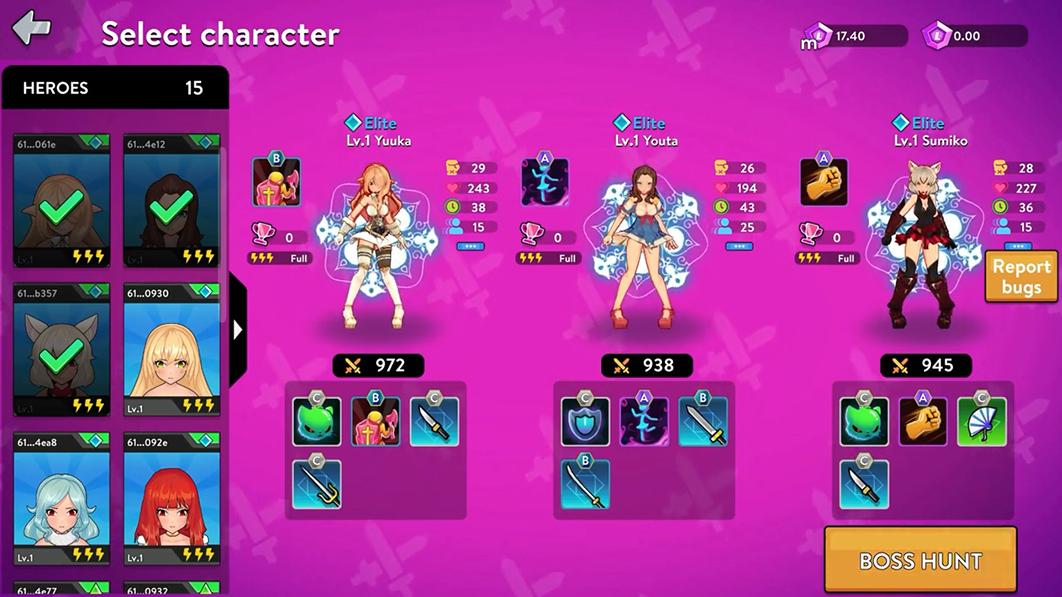Start the Boss Hunt

pyautogui.click(x=920, y=560)
